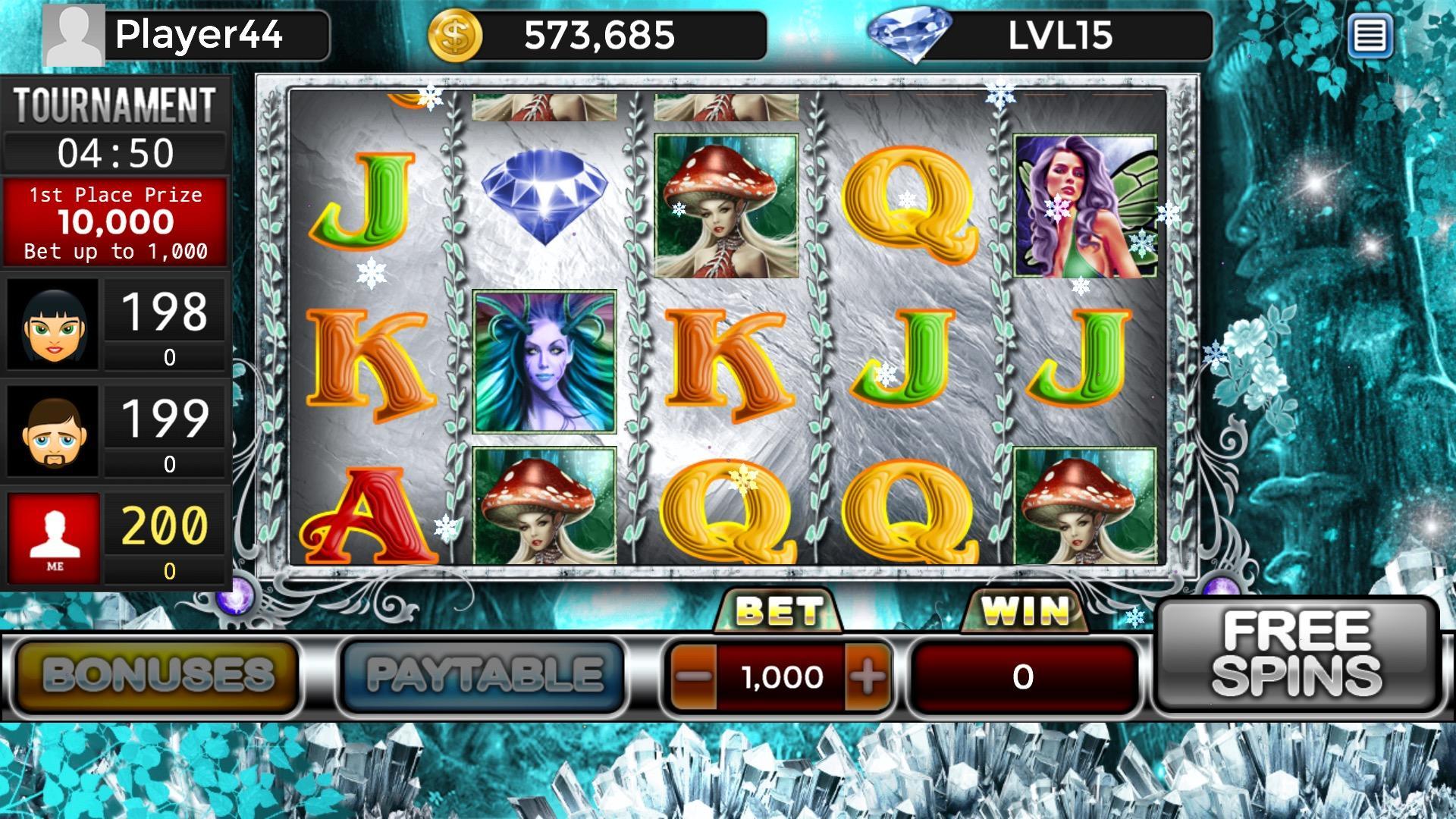Click the bearded opponent avatar with score 199
Image resolution: width=1456 pixels, height=819 pixels.
53,432
